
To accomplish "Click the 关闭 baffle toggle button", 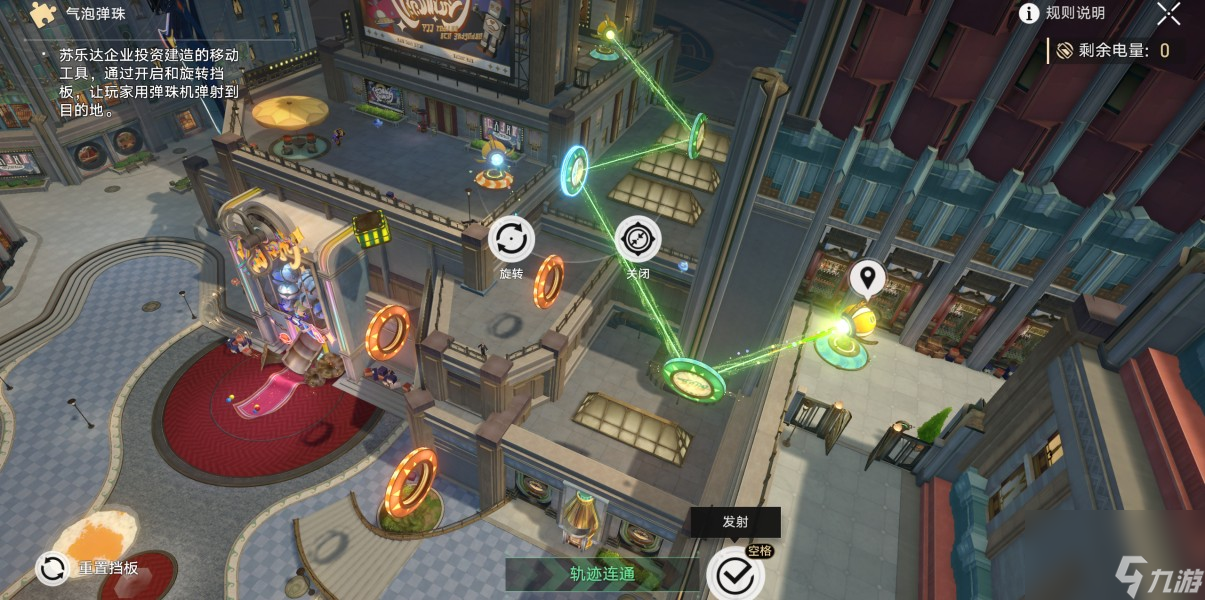I will (x=637, y=240).
